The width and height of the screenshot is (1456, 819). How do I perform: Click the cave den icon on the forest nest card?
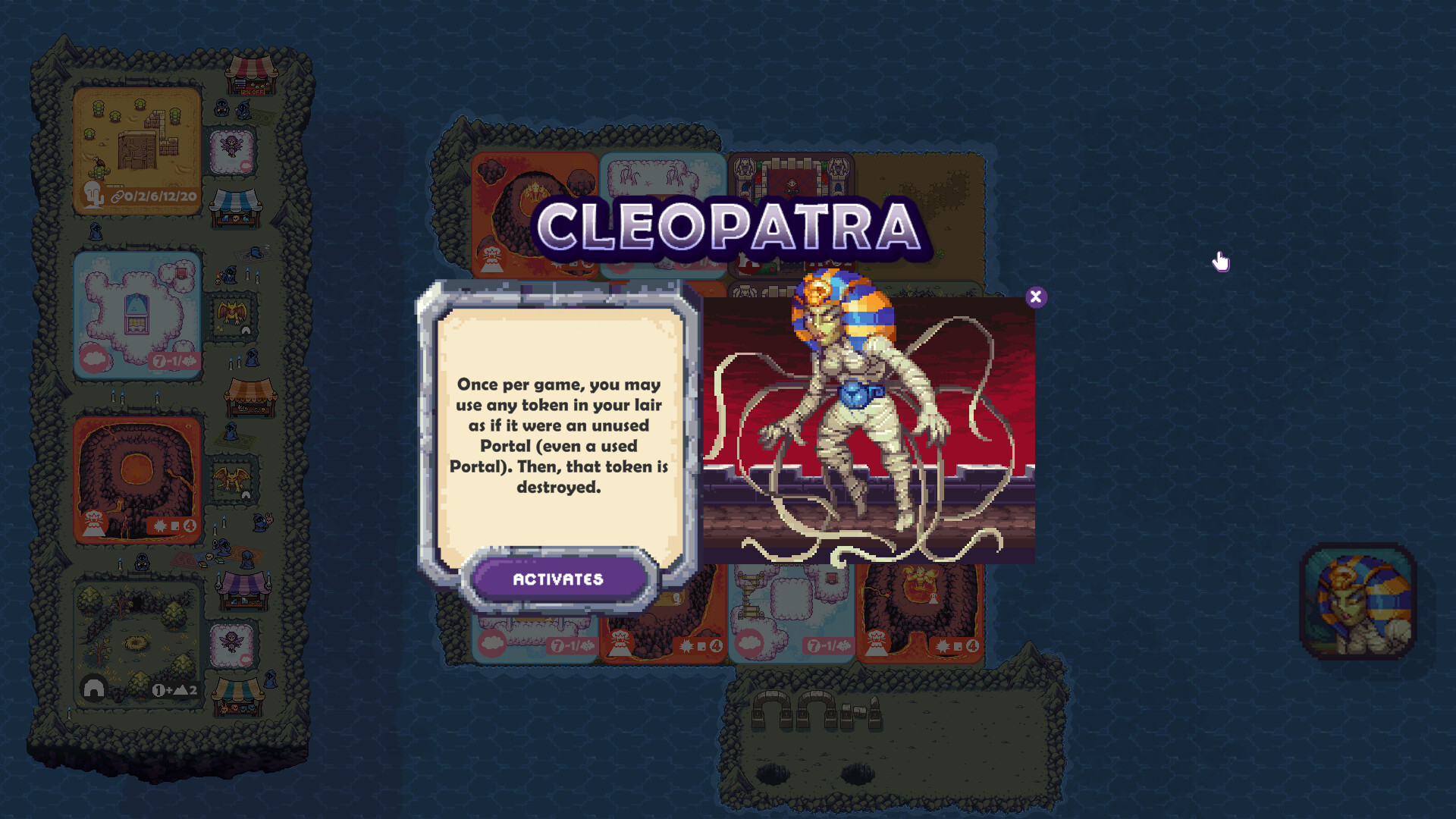[x=95, y=689]
